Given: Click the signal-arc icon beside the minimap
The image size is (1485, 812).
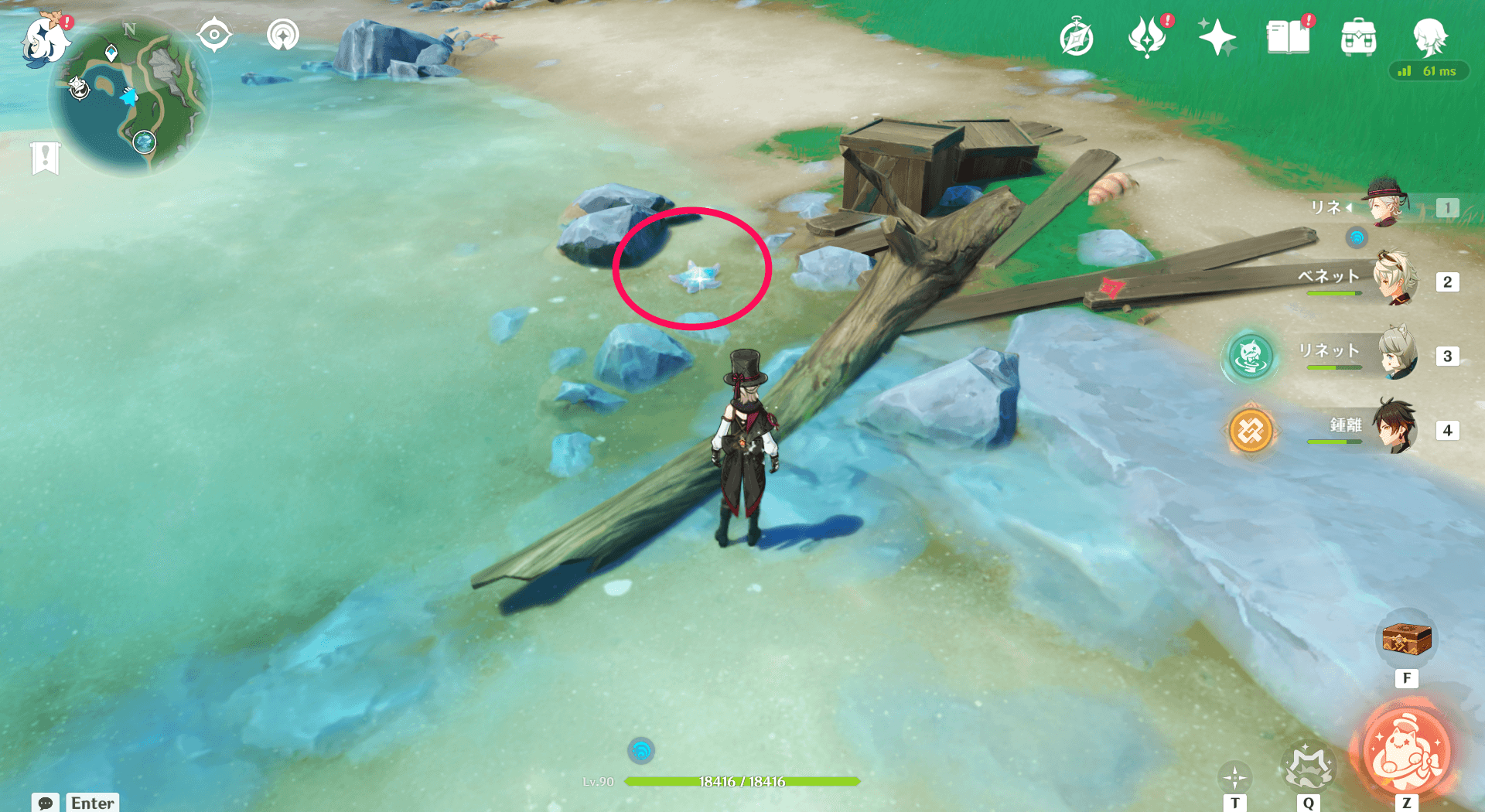Looking at the screenshot, I should pos(282,35).
